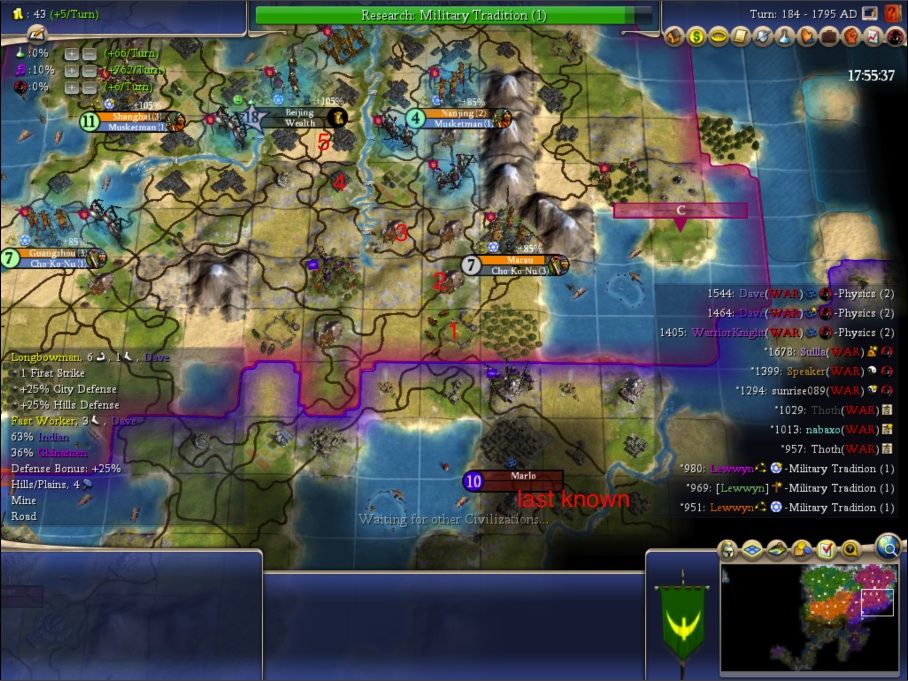Increase the research rate with plus button
This screenshot has width=908, height=681.
(72, 53)
